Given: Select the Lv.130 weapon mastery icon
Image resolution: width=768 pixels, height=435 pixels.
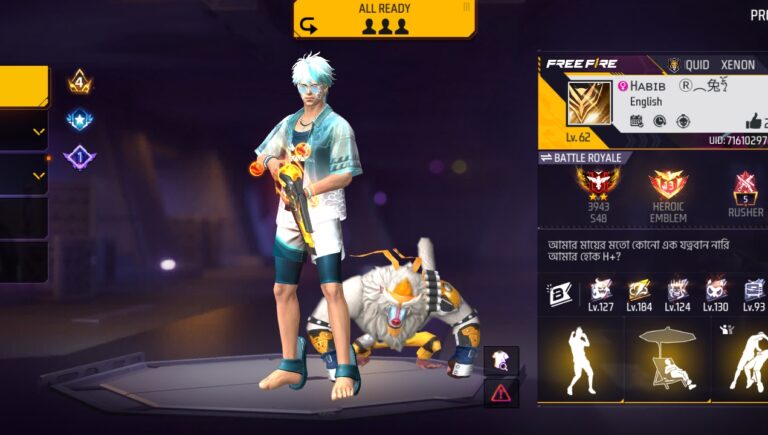Looking at the screenshot, I should coord(715,293).
